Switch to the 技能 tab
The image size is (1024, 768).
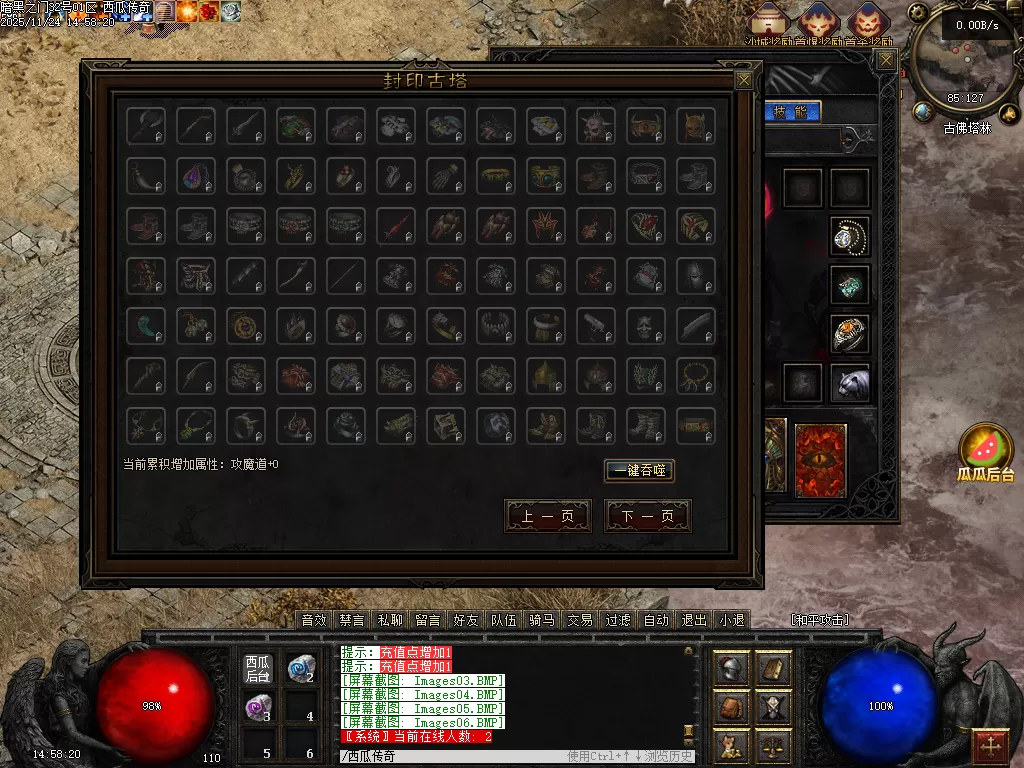tap(794, 111)
